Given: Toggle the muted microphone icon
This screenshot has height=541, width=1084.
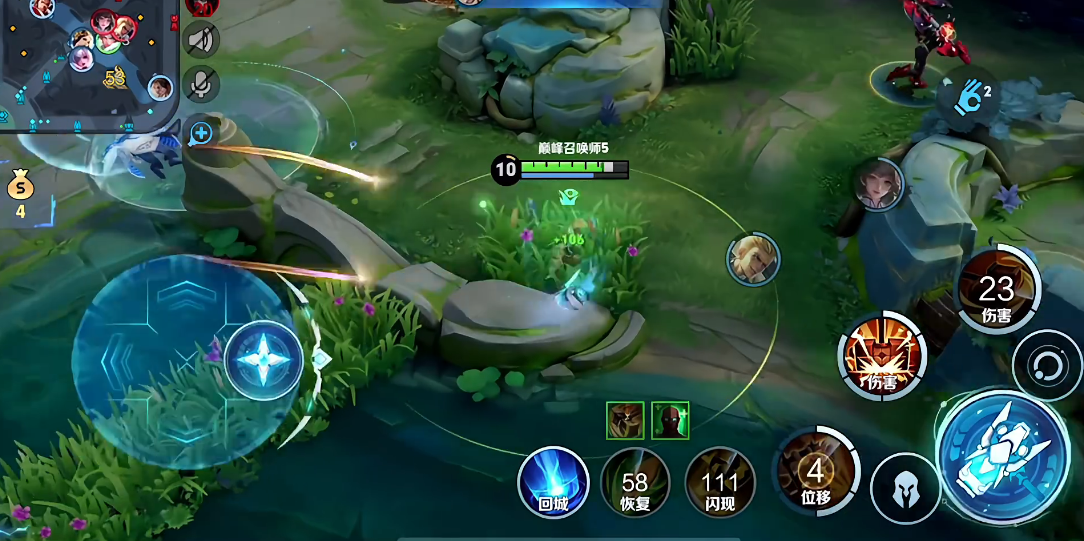Looking at the screenshot, I should (203, 84).
